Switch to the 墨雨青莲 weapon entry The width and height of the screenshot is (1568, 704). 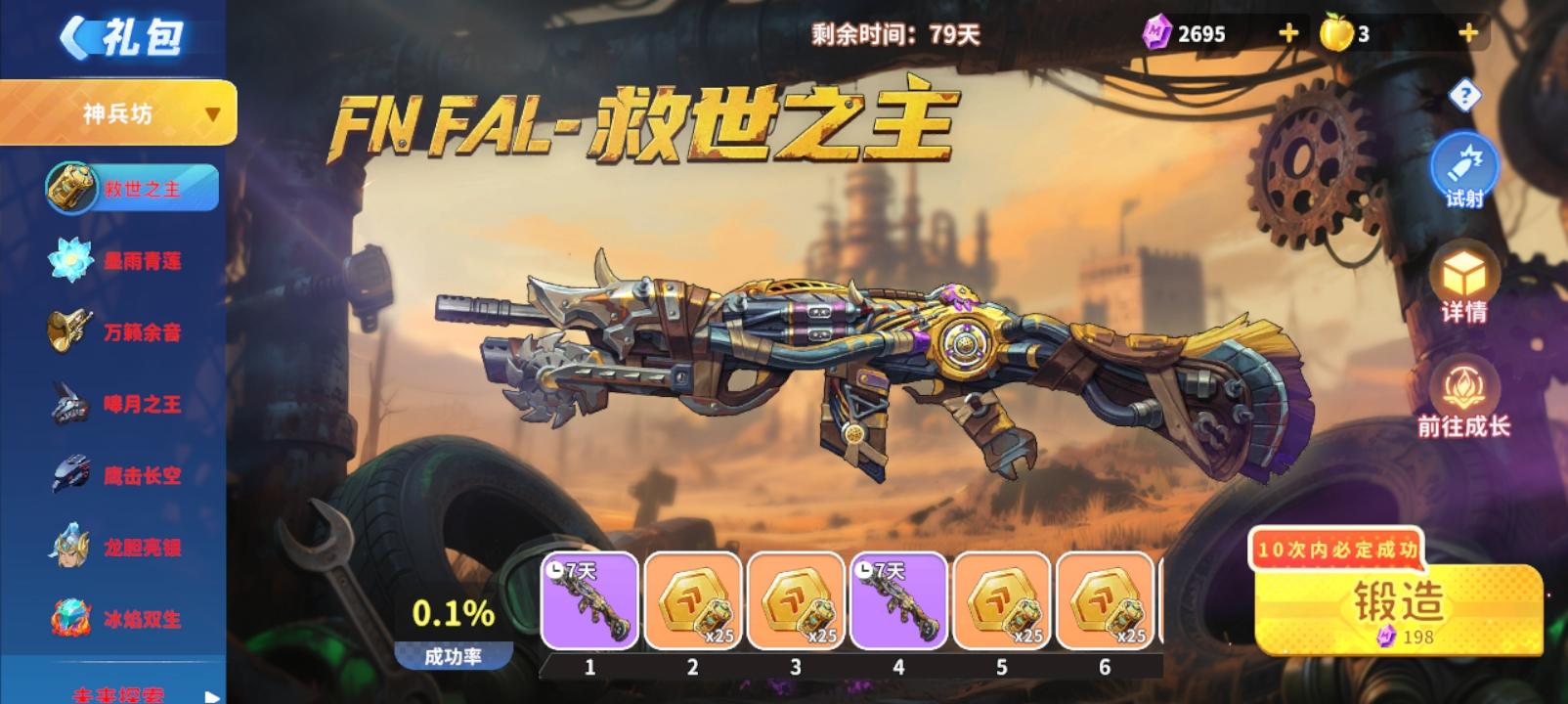pyautogui.click(x=117, y=261)
